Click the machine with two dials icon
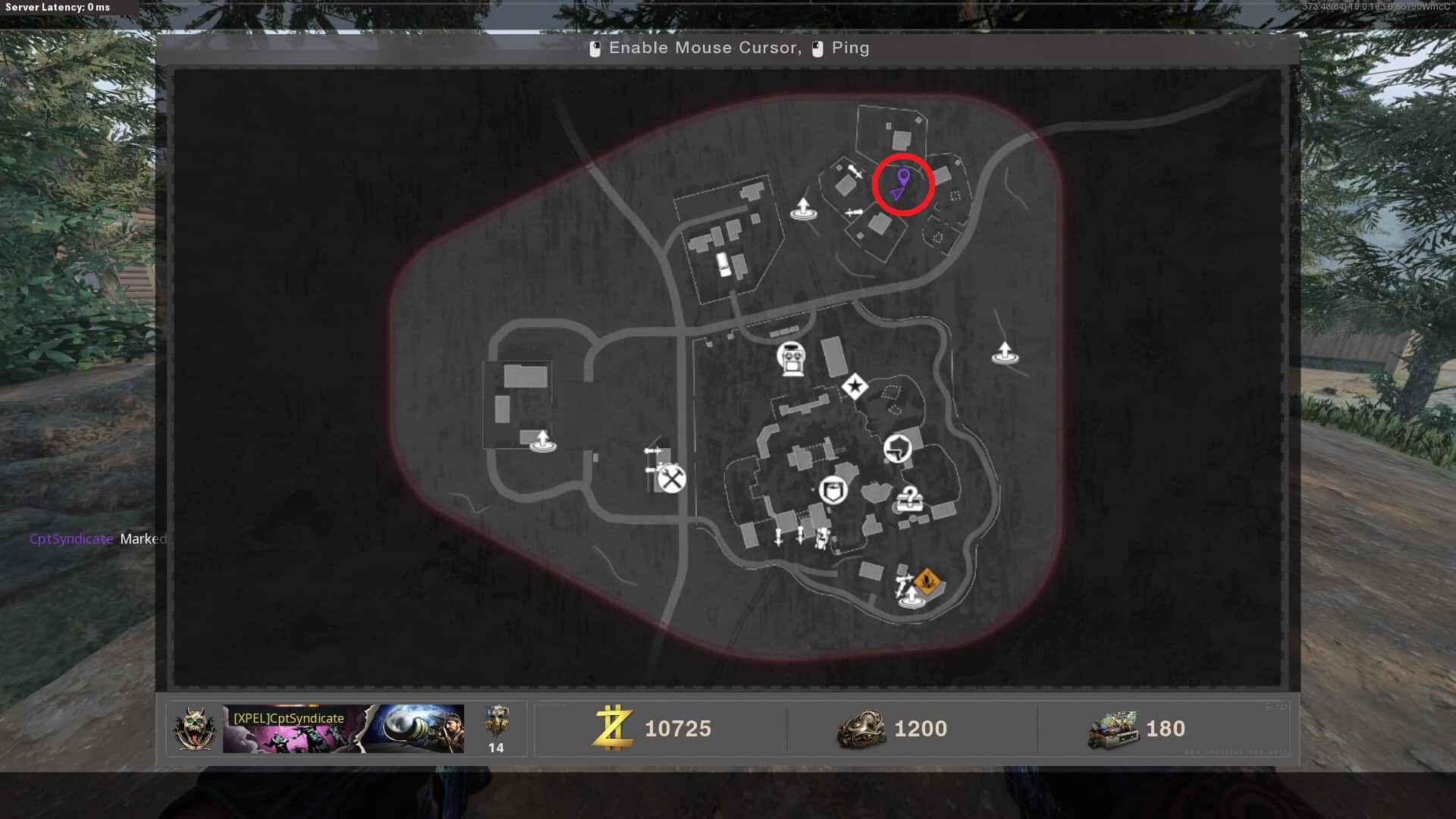 (x=791, y=359)
